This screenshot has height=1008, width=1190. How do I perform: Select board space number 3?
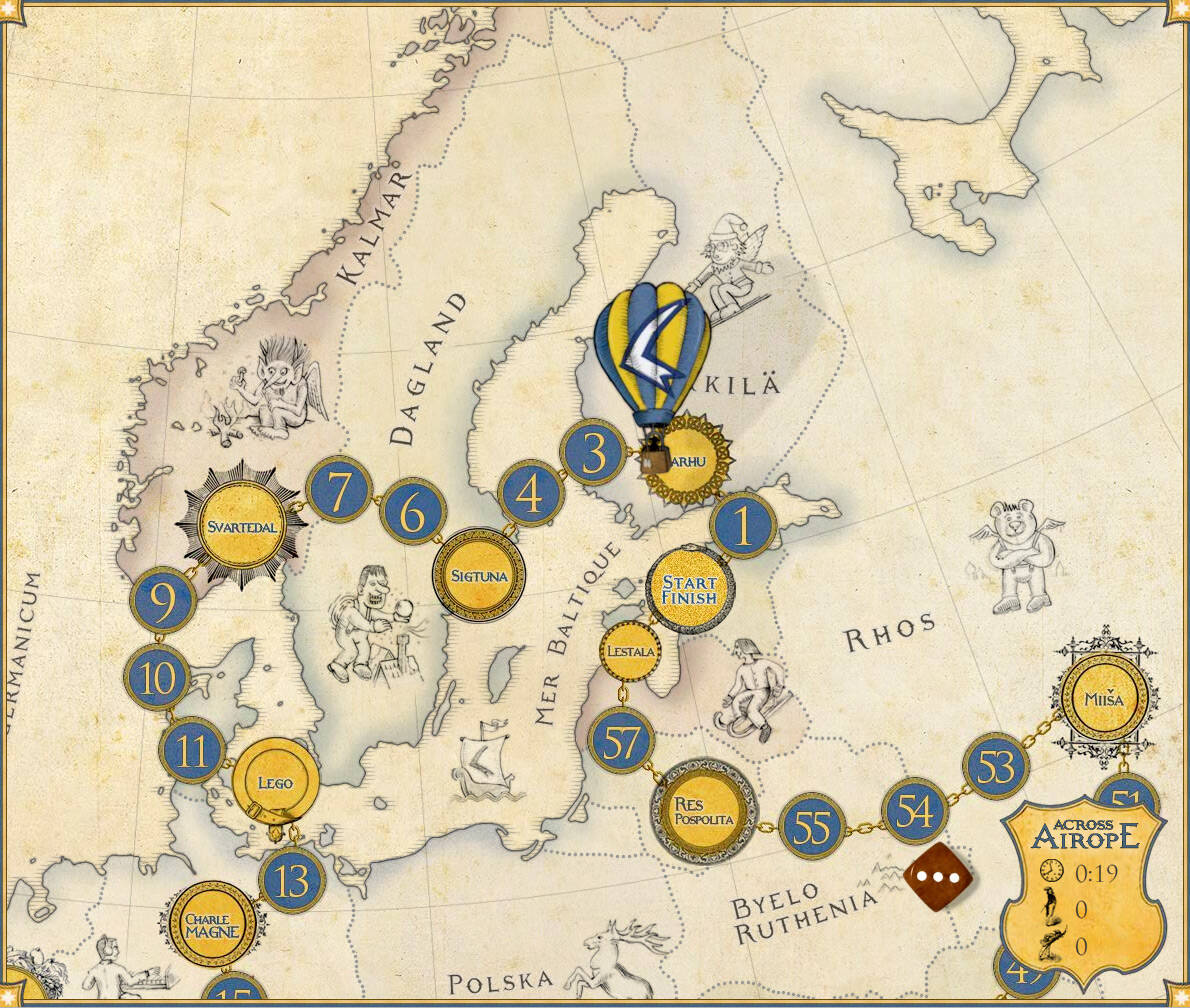(593, 453)
